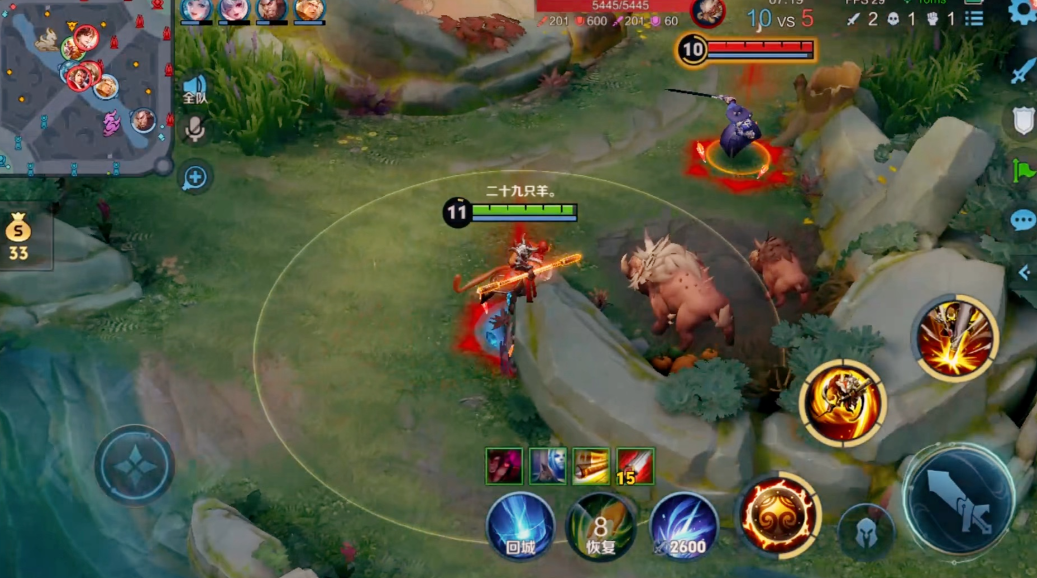Open the gold coin shop
The image size is (1037, 578).
19,238
